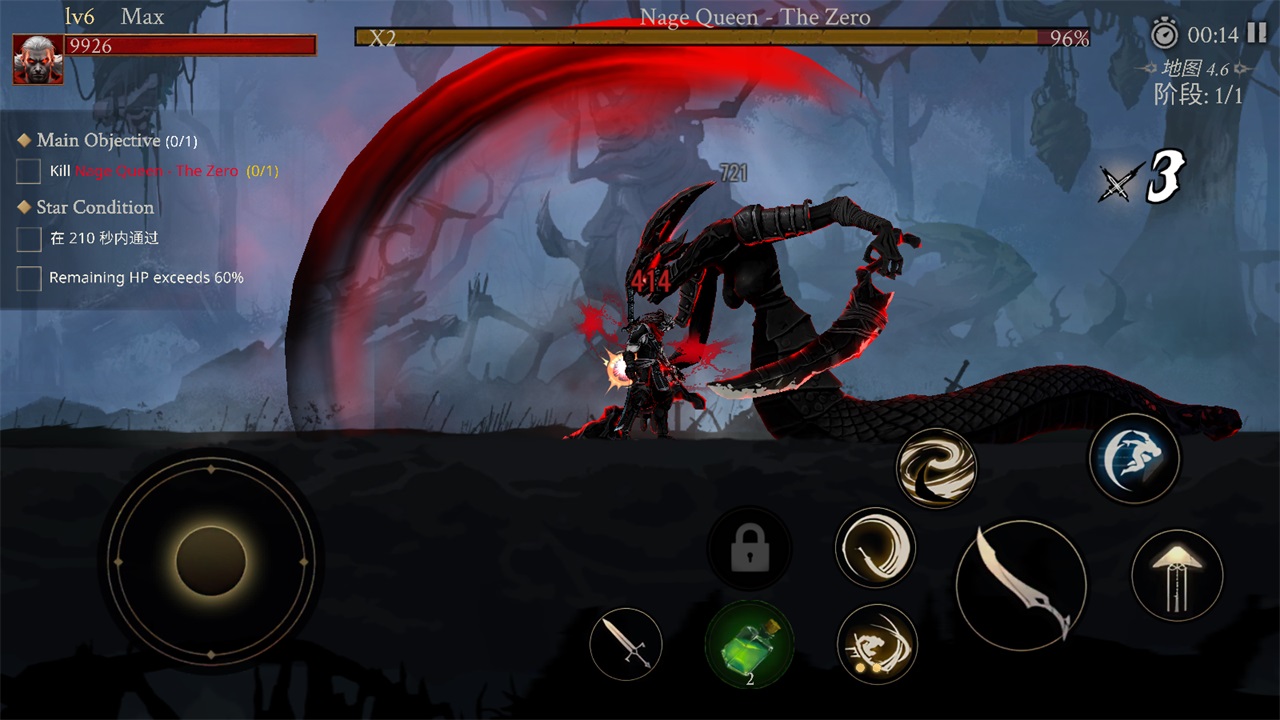Image resolution: width=1280 pixels, height=720 pixels.
Task: Drink the green healing potion
Action: click(x=750, y=648)
